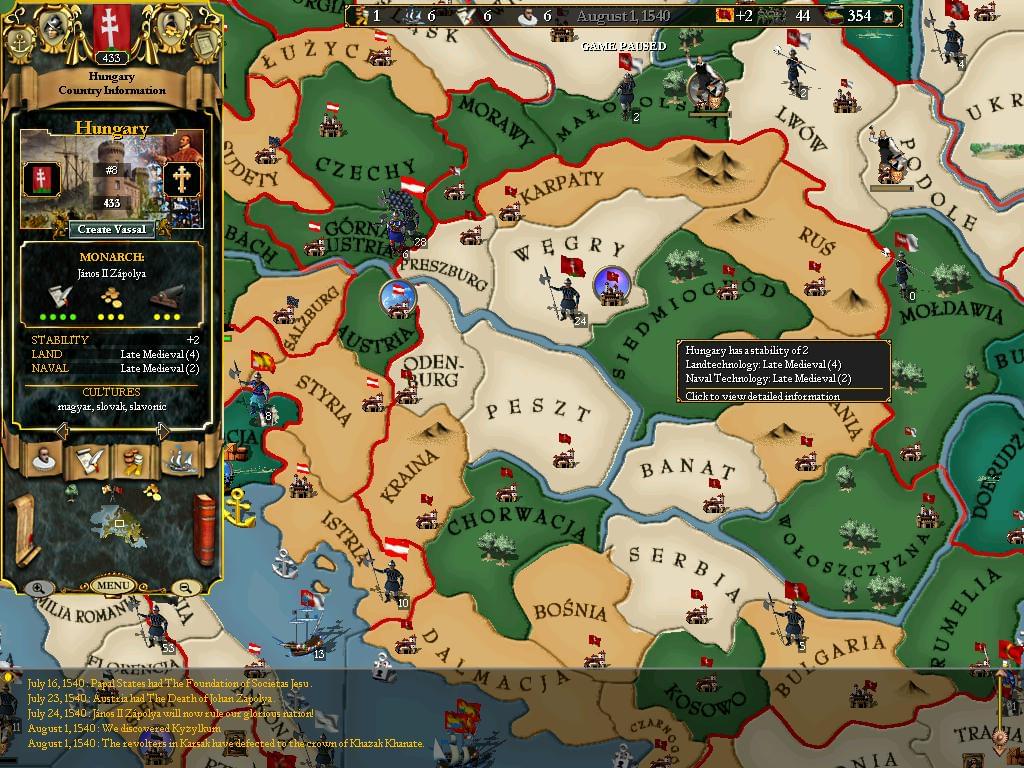The width and height of the screenshot is (1024, 768).
Task: Click the Create Vassal button
Action: click(113, 229)
